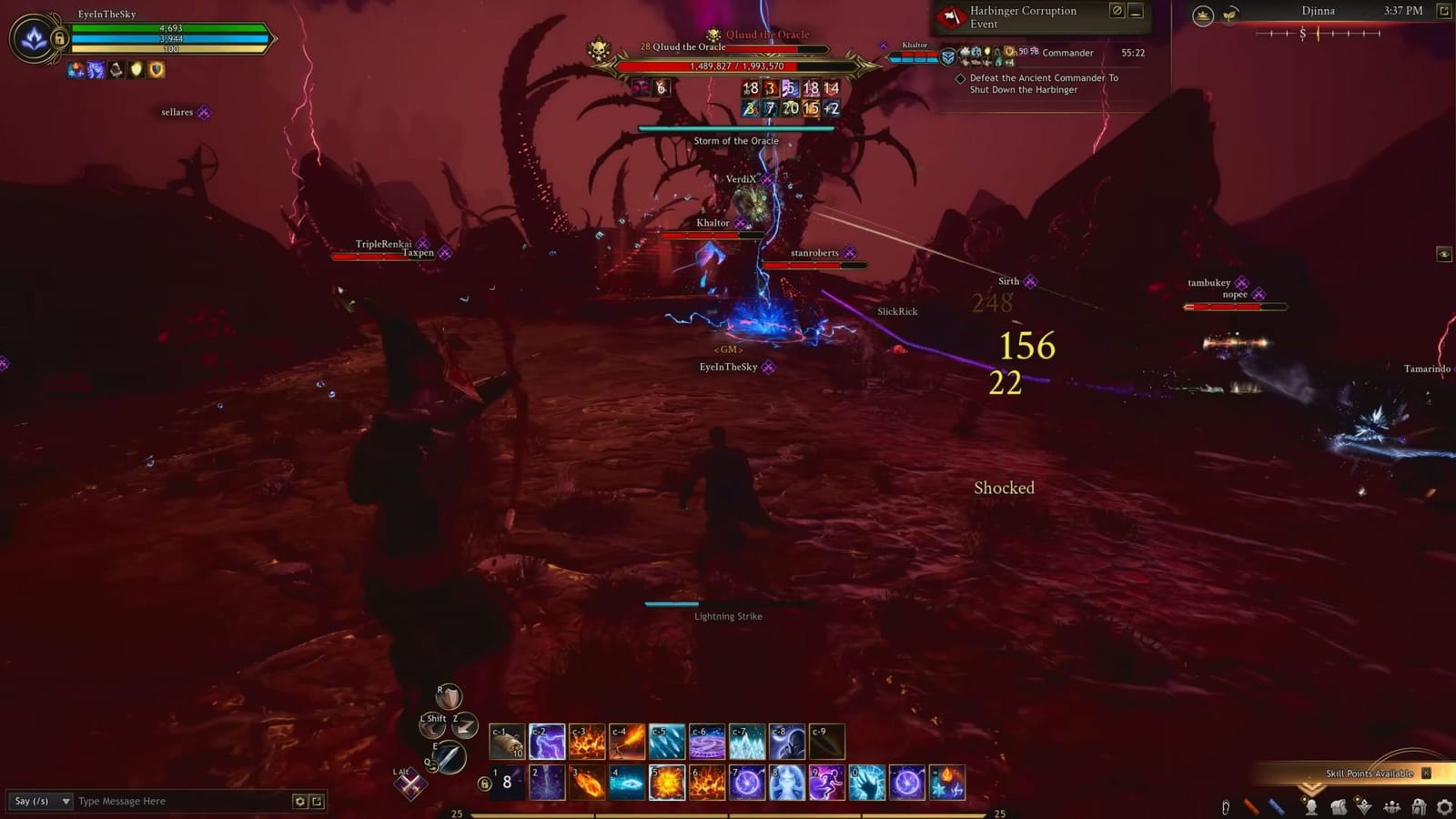This screenshot has height=819, width=1456.
Task: Open the inventory bag icon
Action: 1338,807
